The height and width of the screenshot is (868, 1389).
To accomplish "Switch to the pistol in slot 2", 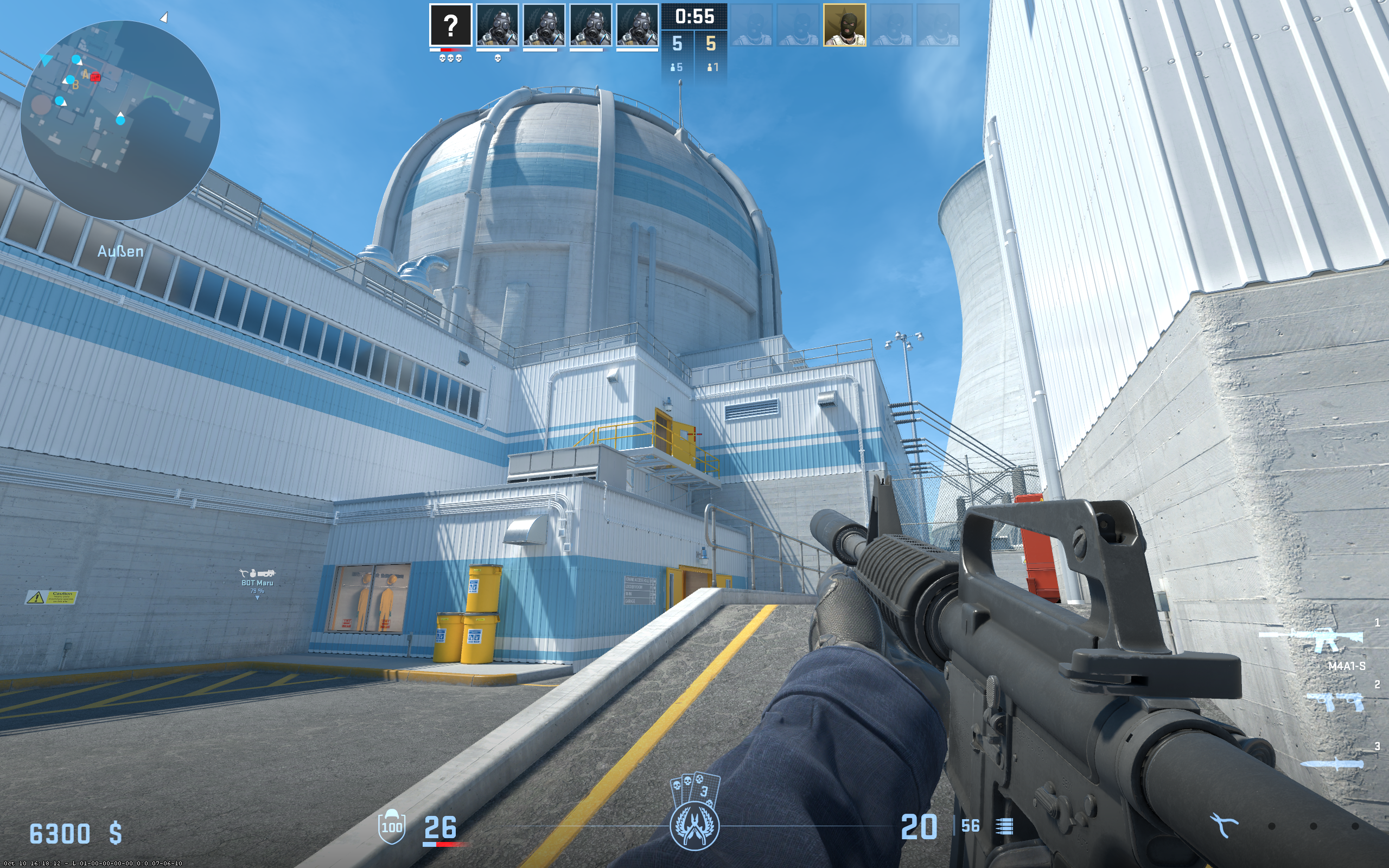I will [1335, 701].
